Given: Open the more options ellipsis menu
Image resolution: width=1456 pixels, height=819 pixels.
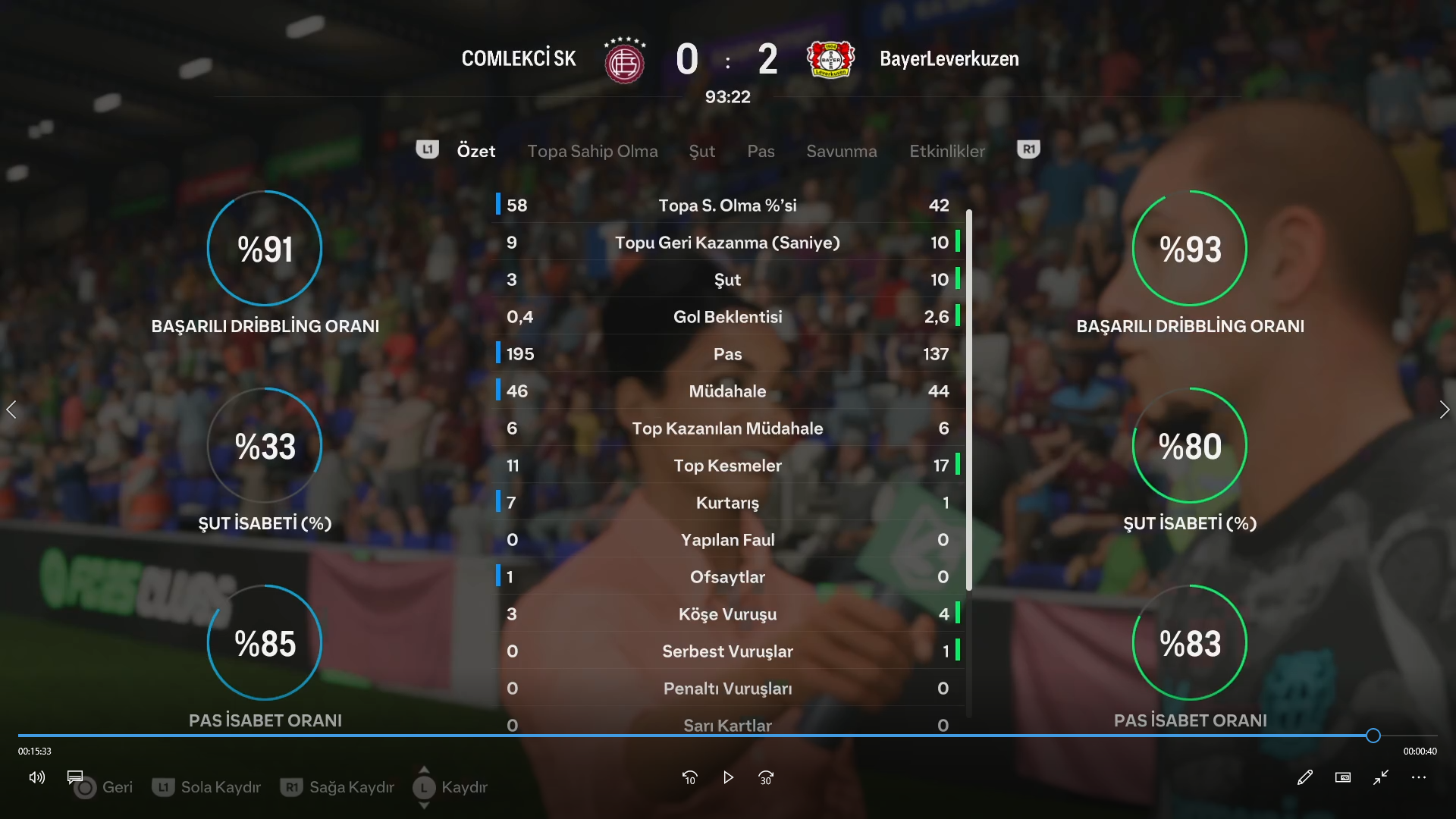Looking at the screenshot, I should (x=1419, y=777).
